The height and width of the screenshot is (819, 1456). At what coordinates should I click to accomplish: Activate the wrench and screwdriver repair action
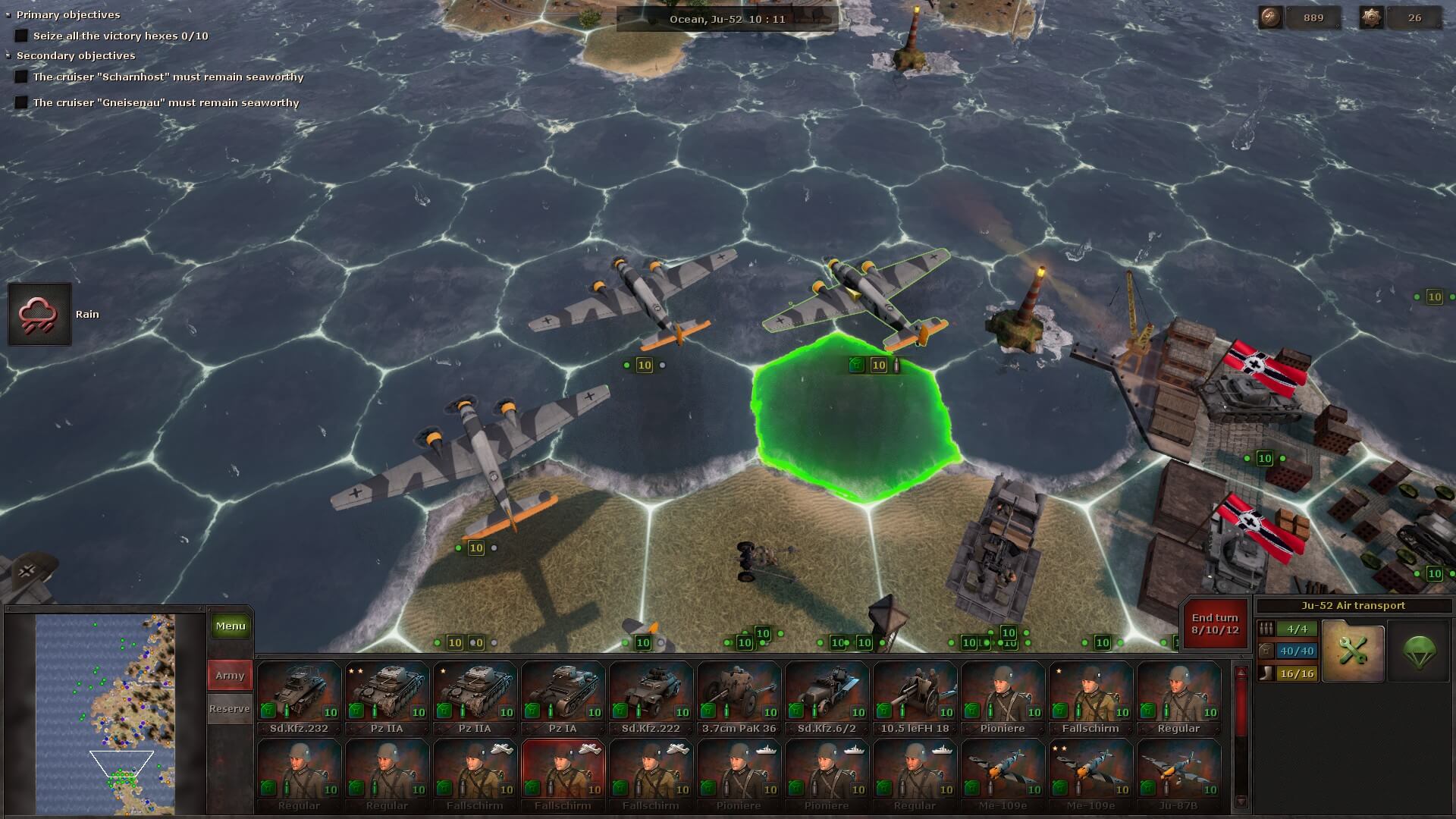(1353, 651)
